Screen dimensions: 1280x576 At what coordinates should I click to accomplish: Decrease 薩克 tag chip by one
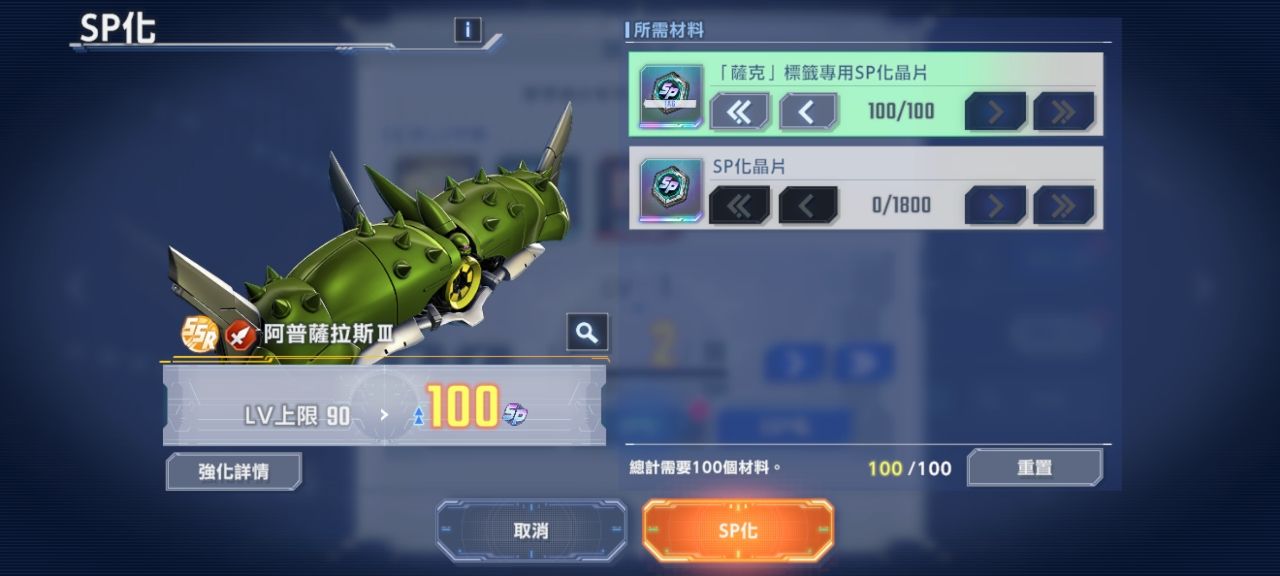pyautogui.click(x=808, y=111)
